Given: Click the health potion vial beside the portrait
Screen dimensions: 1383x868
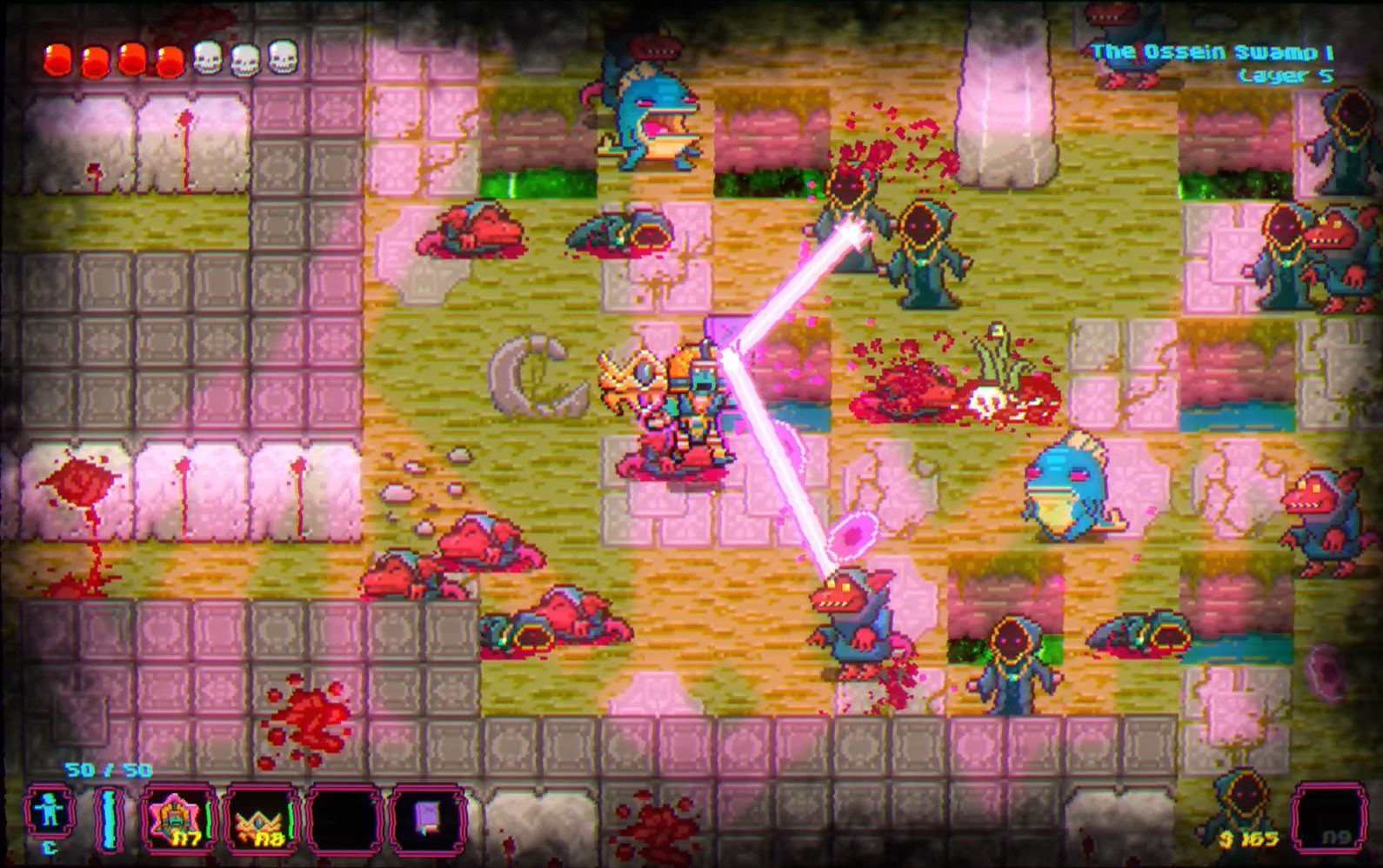Looking at the screenshot, I should 107,816.
